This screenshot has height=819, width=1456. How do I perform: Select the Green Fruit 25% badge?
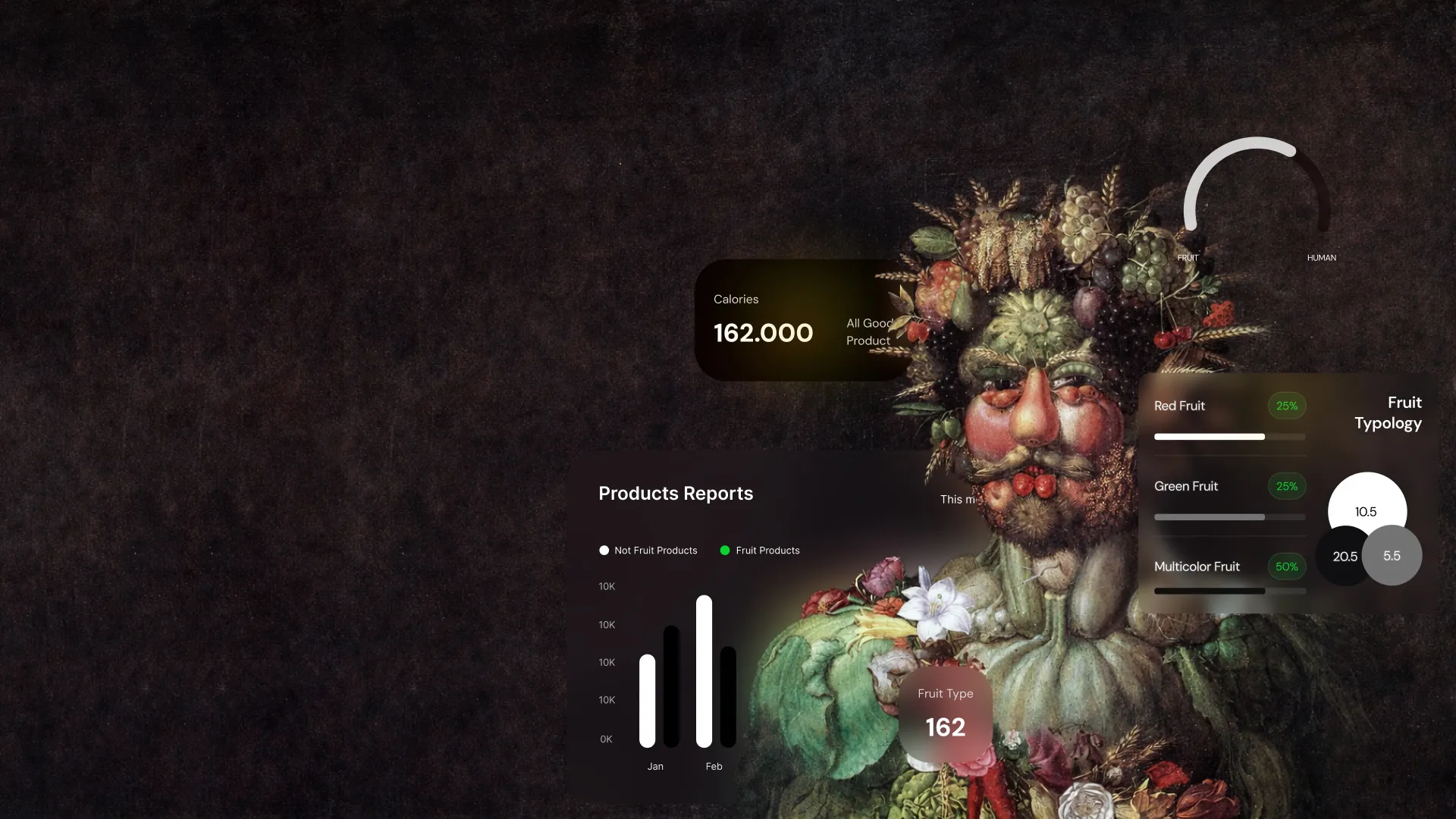coord(1286,486)
